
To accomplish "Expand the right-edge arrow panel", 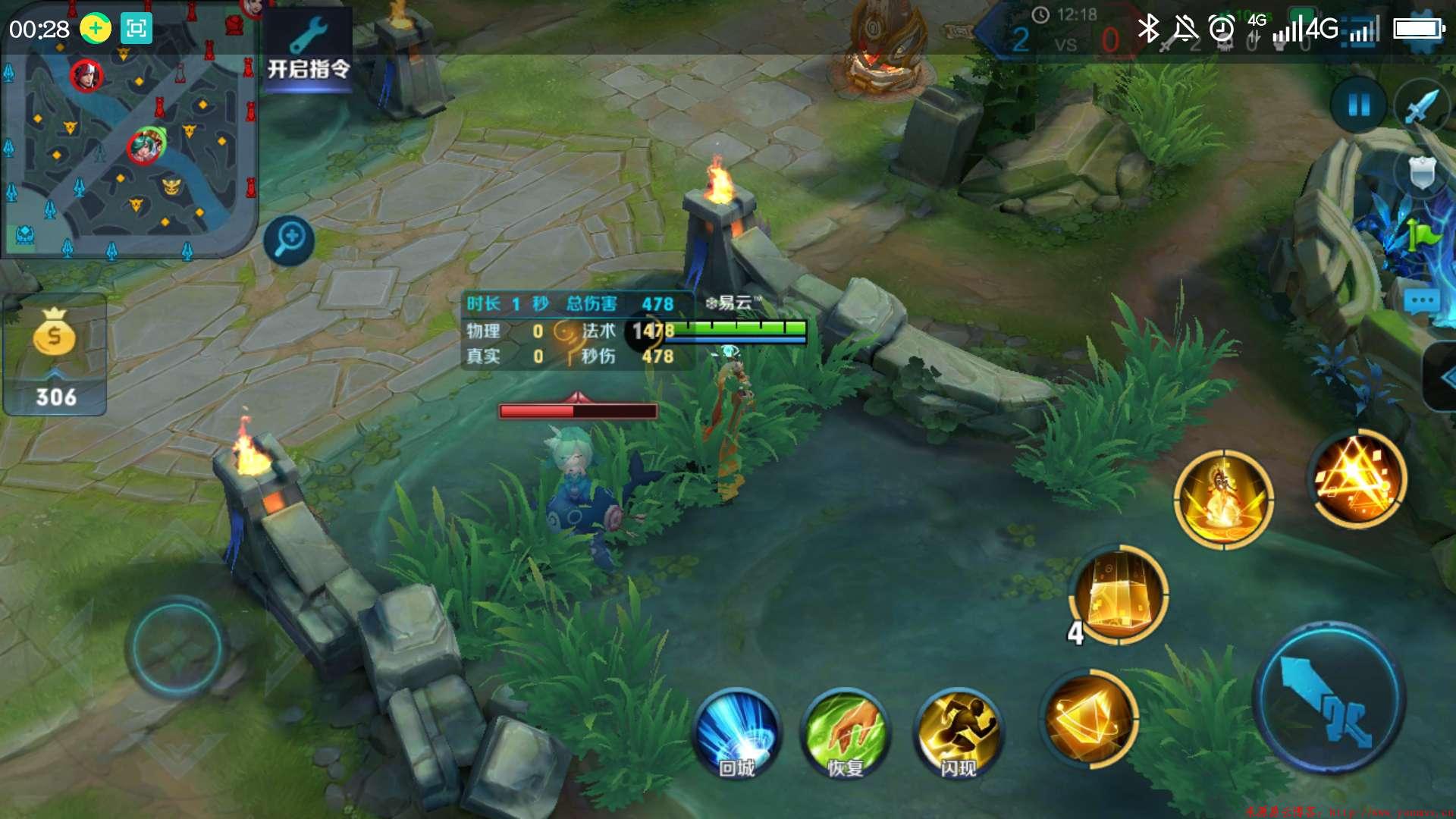I will coord(1441,377).
